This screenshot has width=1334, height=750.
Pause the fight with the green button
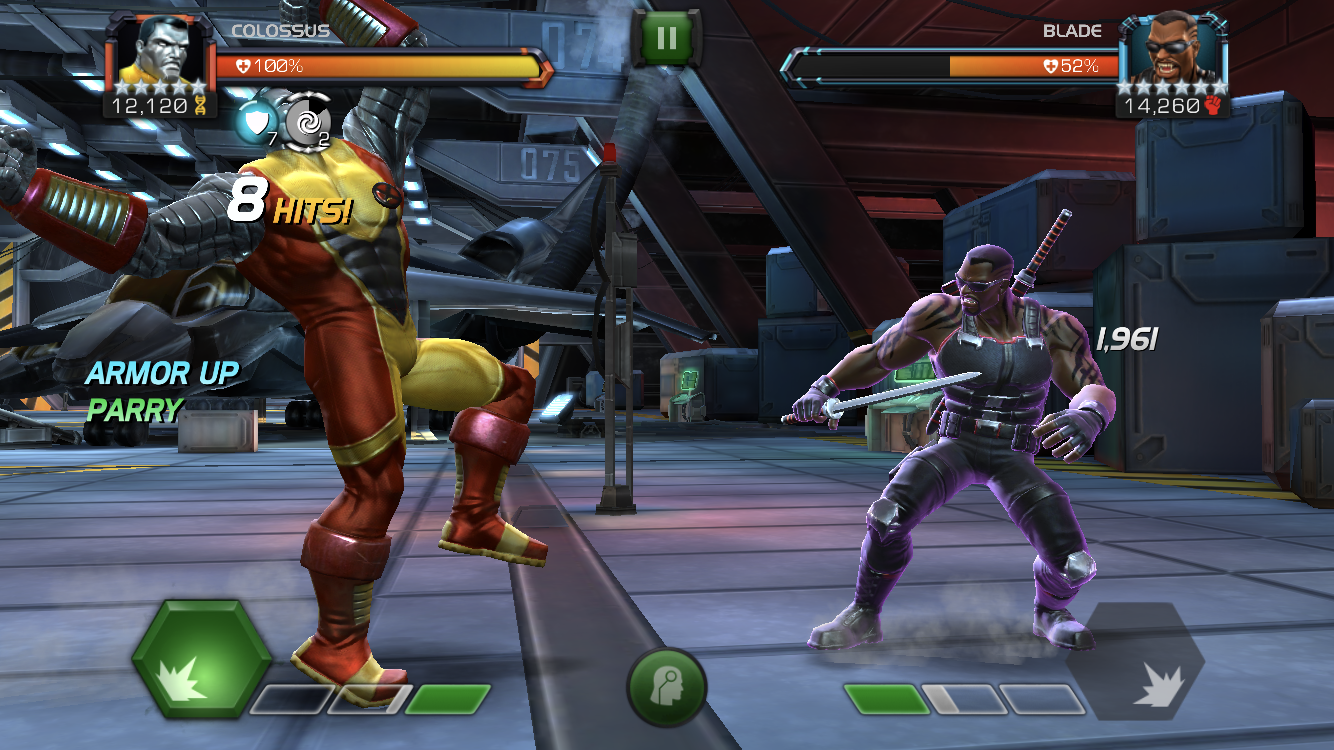click(666, 40)
